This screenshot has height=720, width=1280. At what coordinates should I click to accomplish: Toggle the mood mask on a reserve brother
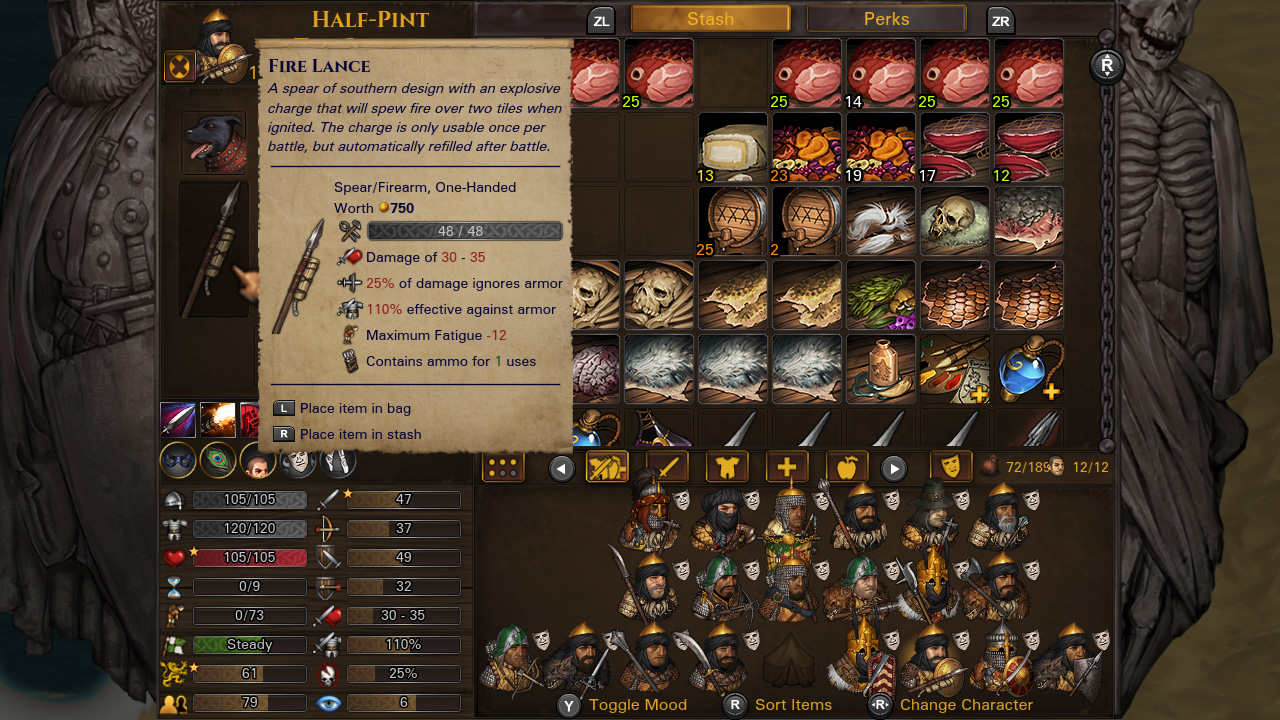pos(542,642)
